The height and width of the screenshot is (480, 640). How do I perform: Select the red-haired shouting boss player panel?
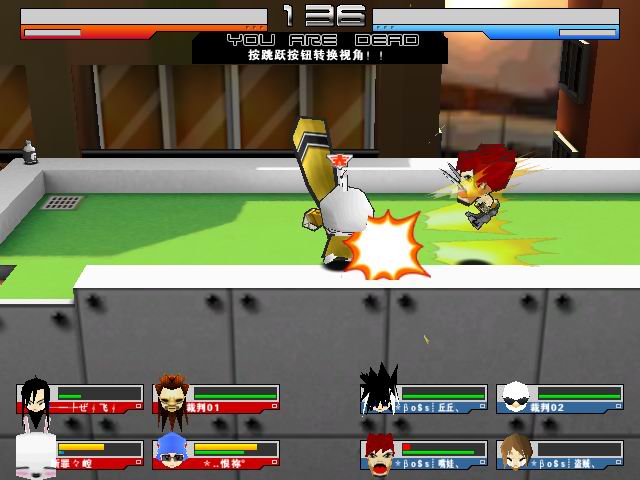(x=423, y=454)
